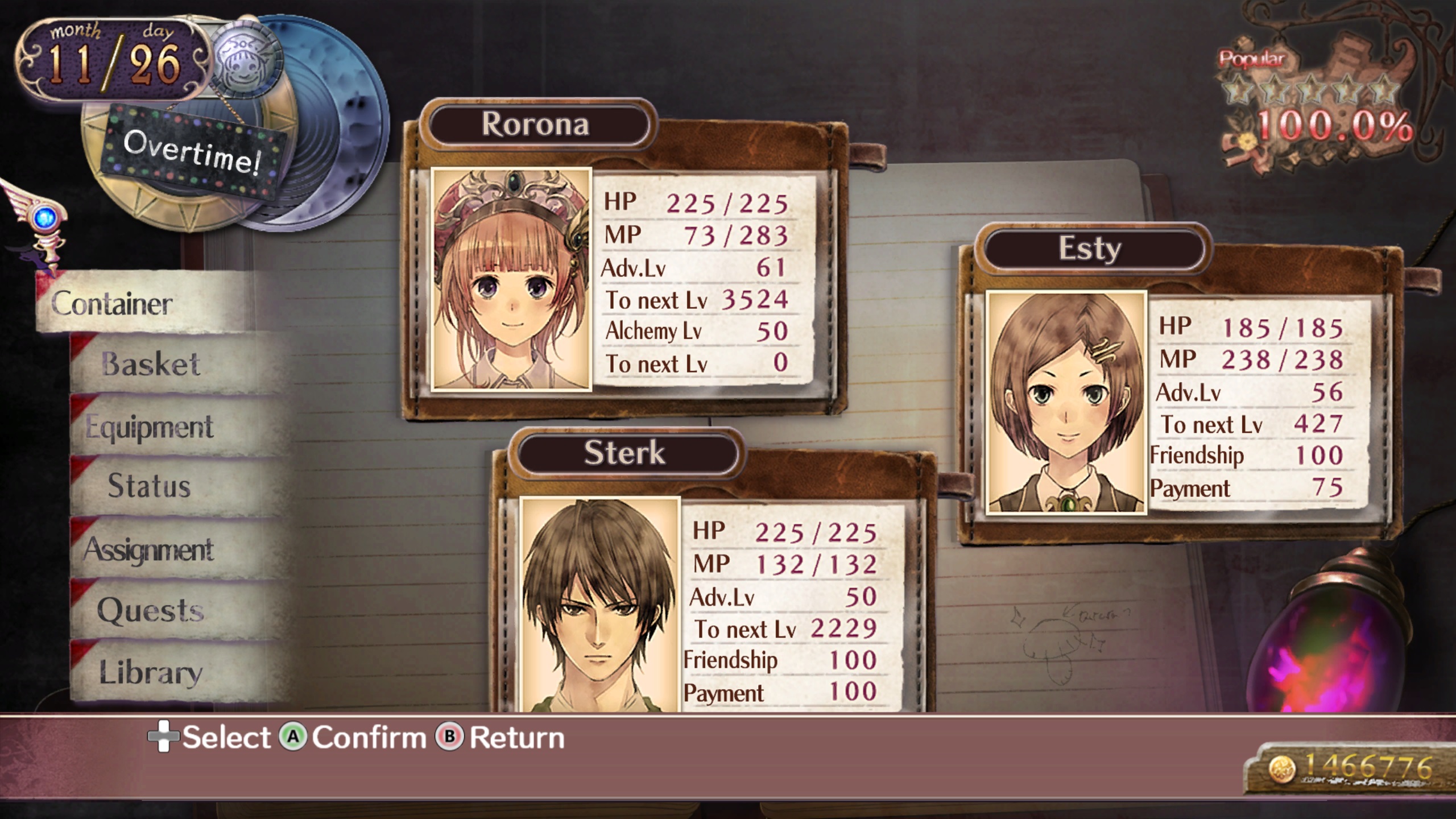Image resolution: width=1456 pixels, height=819 pixels.
Task: Open the Equipment menu
Action: click(x=150, y=427)
